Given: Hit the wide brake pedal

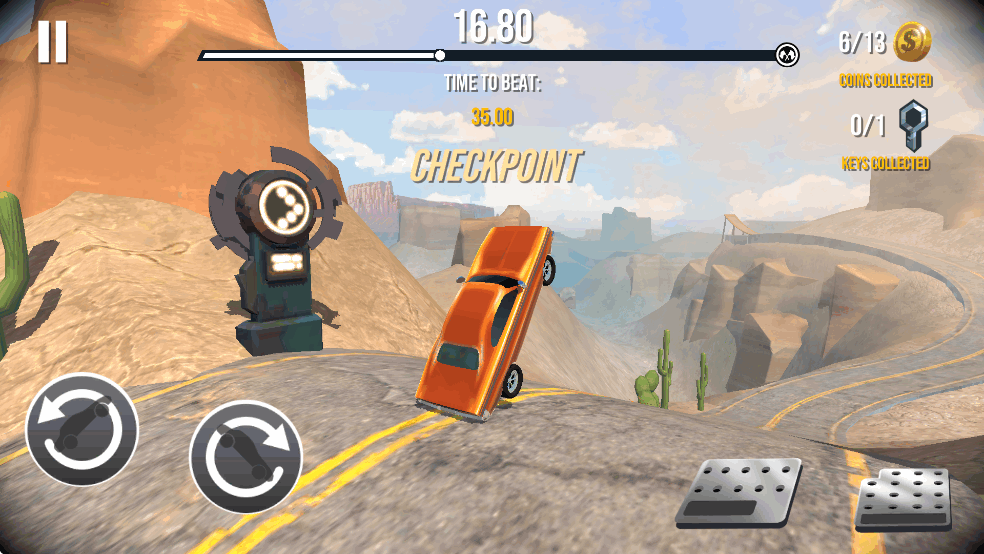Looking at the screenshot, I should [739, 491].
